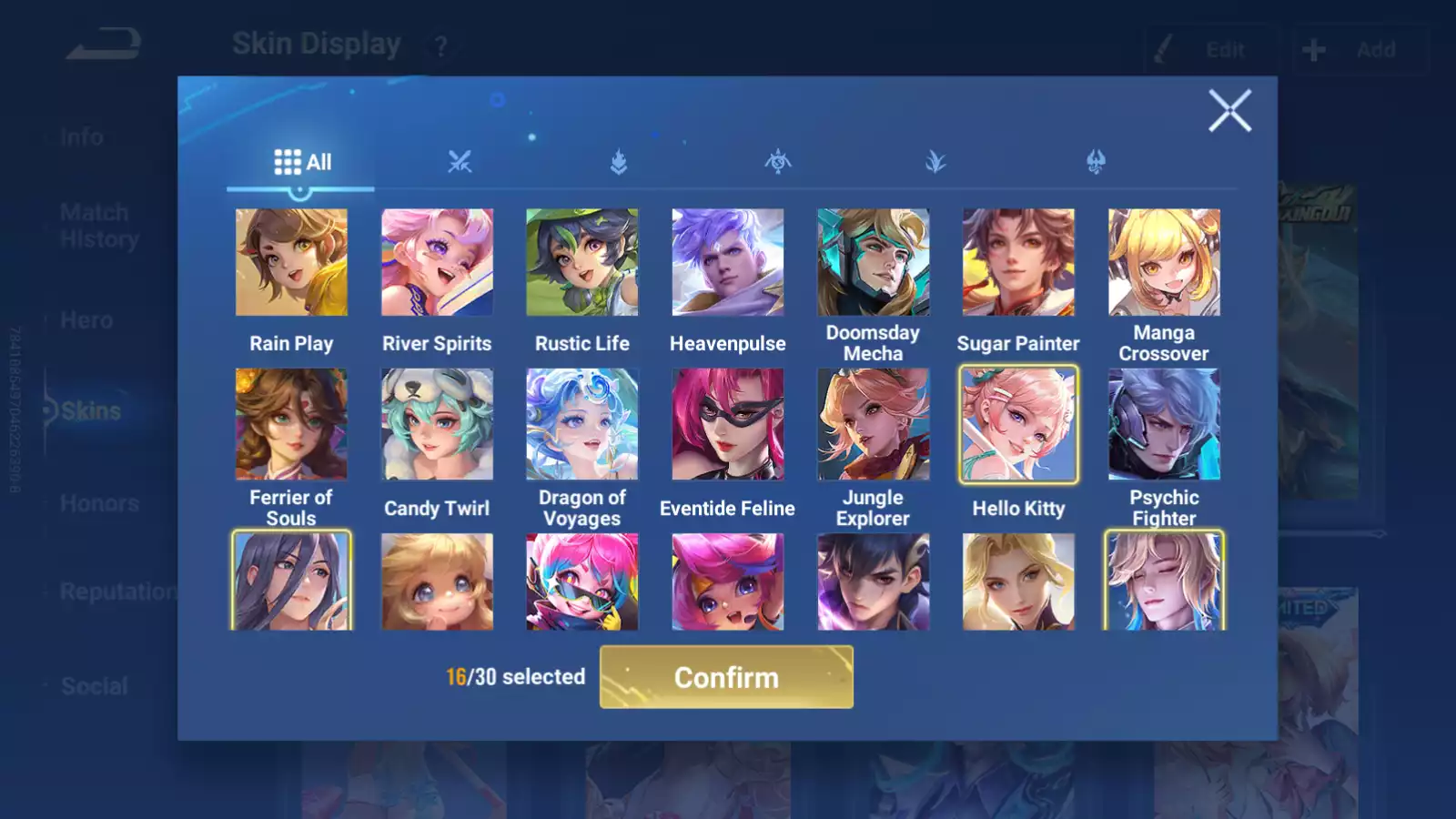This screenshot has width=1456, height=819.
Task: Filter skins by crossed swords class tab
Action: tap(460, 163)
